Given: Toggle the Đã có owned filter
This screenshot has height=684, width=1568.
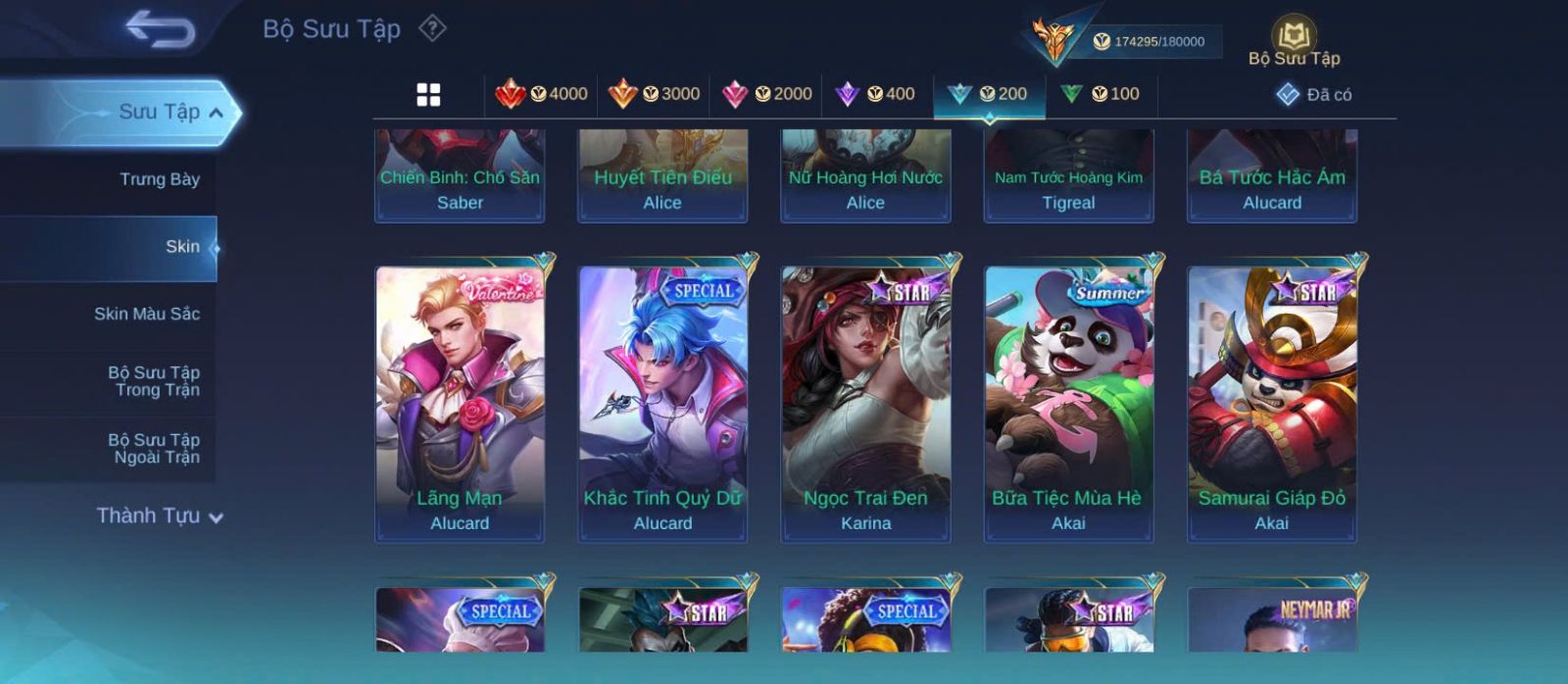Looking at the screenshot, I should coord(1314,95).
